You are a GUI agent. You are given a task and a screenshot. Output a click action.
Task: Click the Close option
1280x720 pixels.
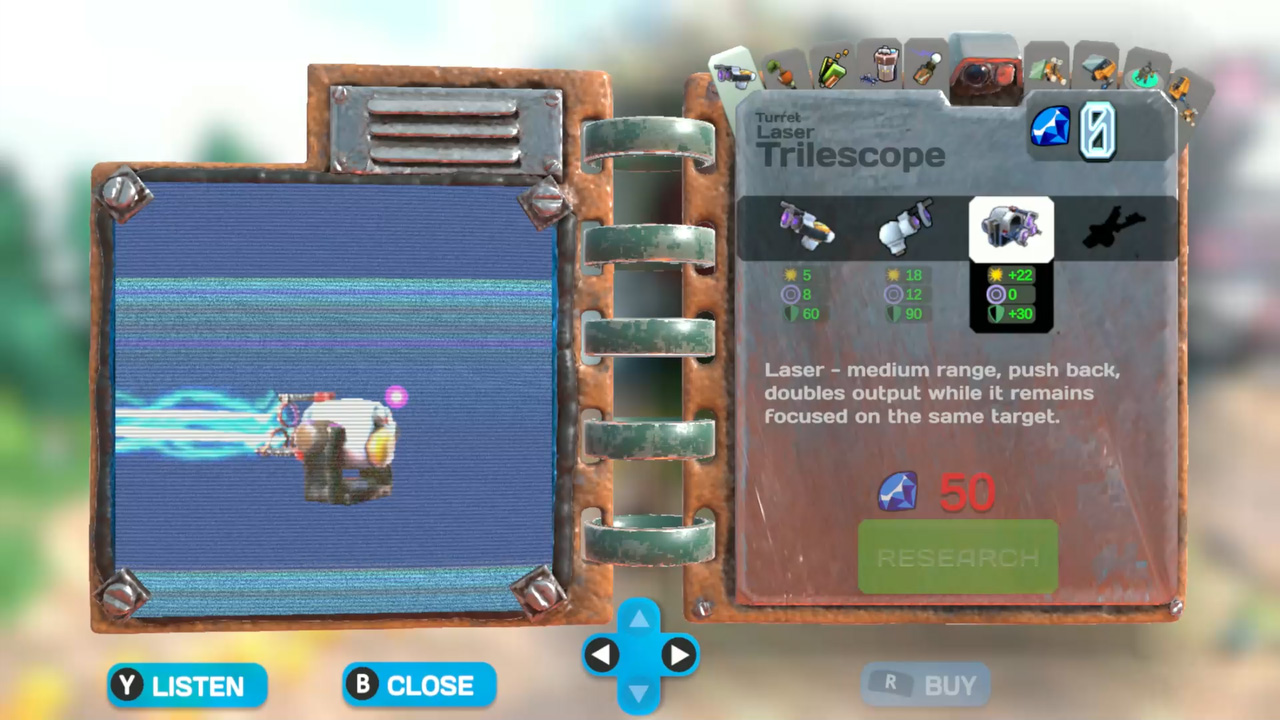418,685
